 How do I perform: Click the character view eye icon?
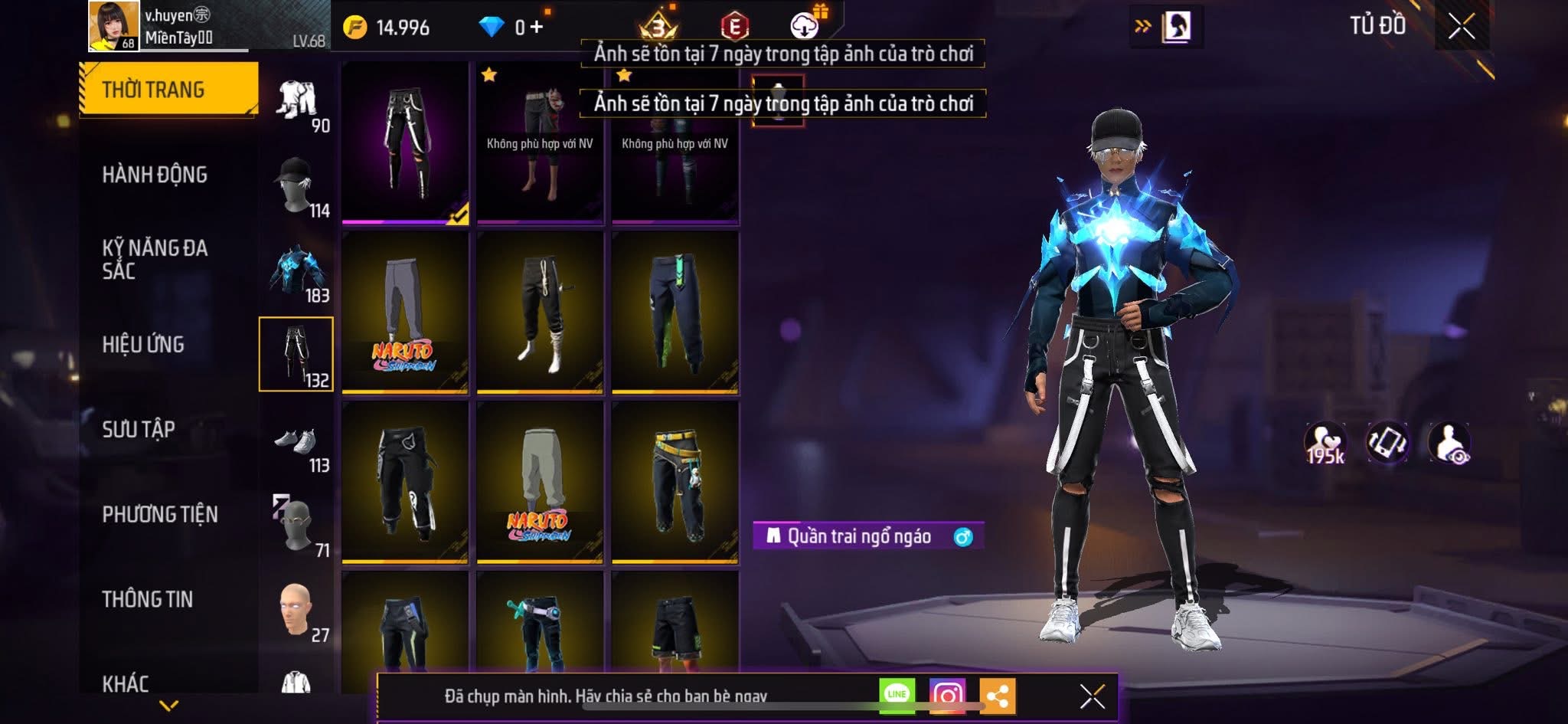tap(1449, 443)
